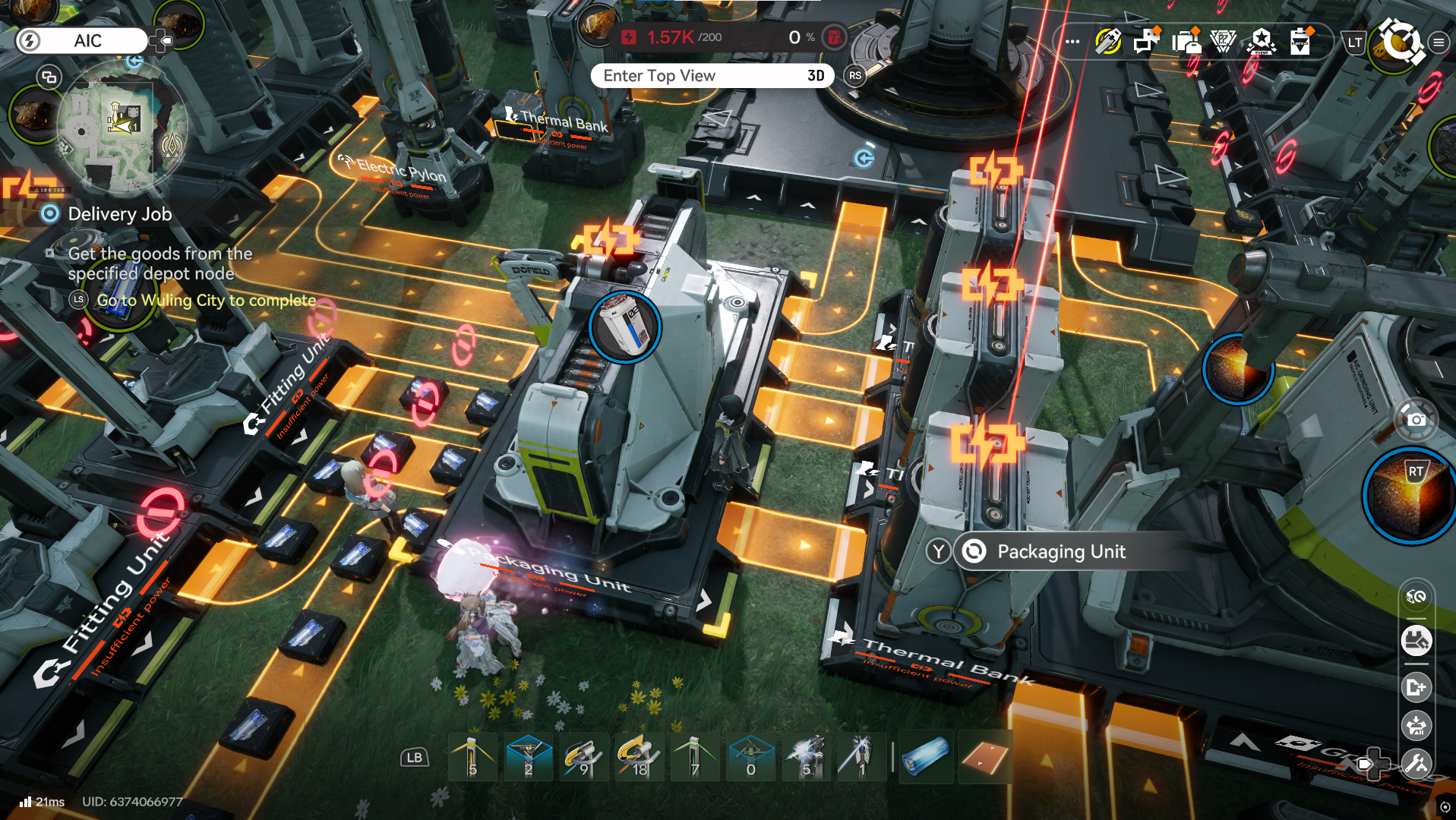Image resolution: width=1456 pixels, height=820 pixels.
Task: Open the camera photo mode button
Action: point(1416,419)
